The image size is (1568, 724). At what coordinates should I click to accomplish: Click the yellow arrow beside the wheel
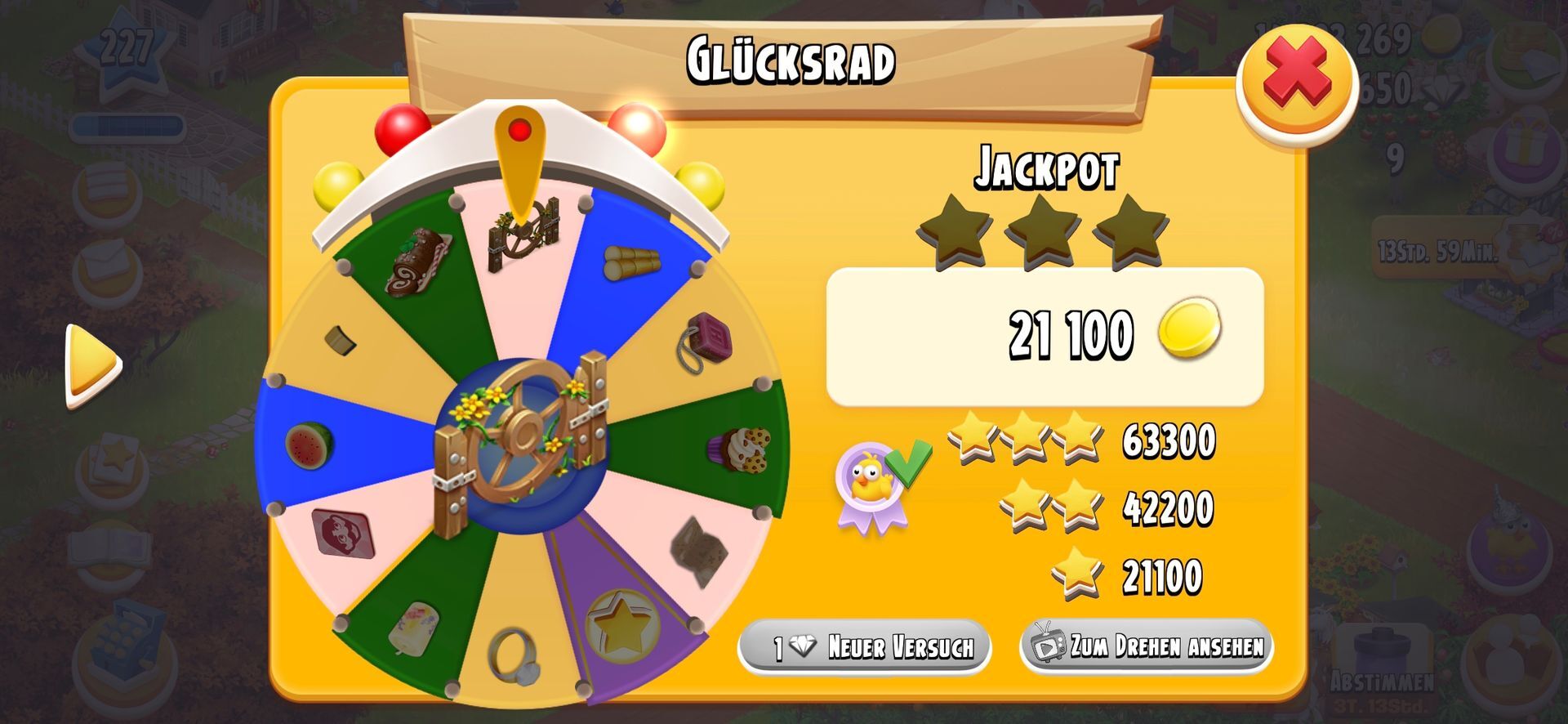point(91,364)
